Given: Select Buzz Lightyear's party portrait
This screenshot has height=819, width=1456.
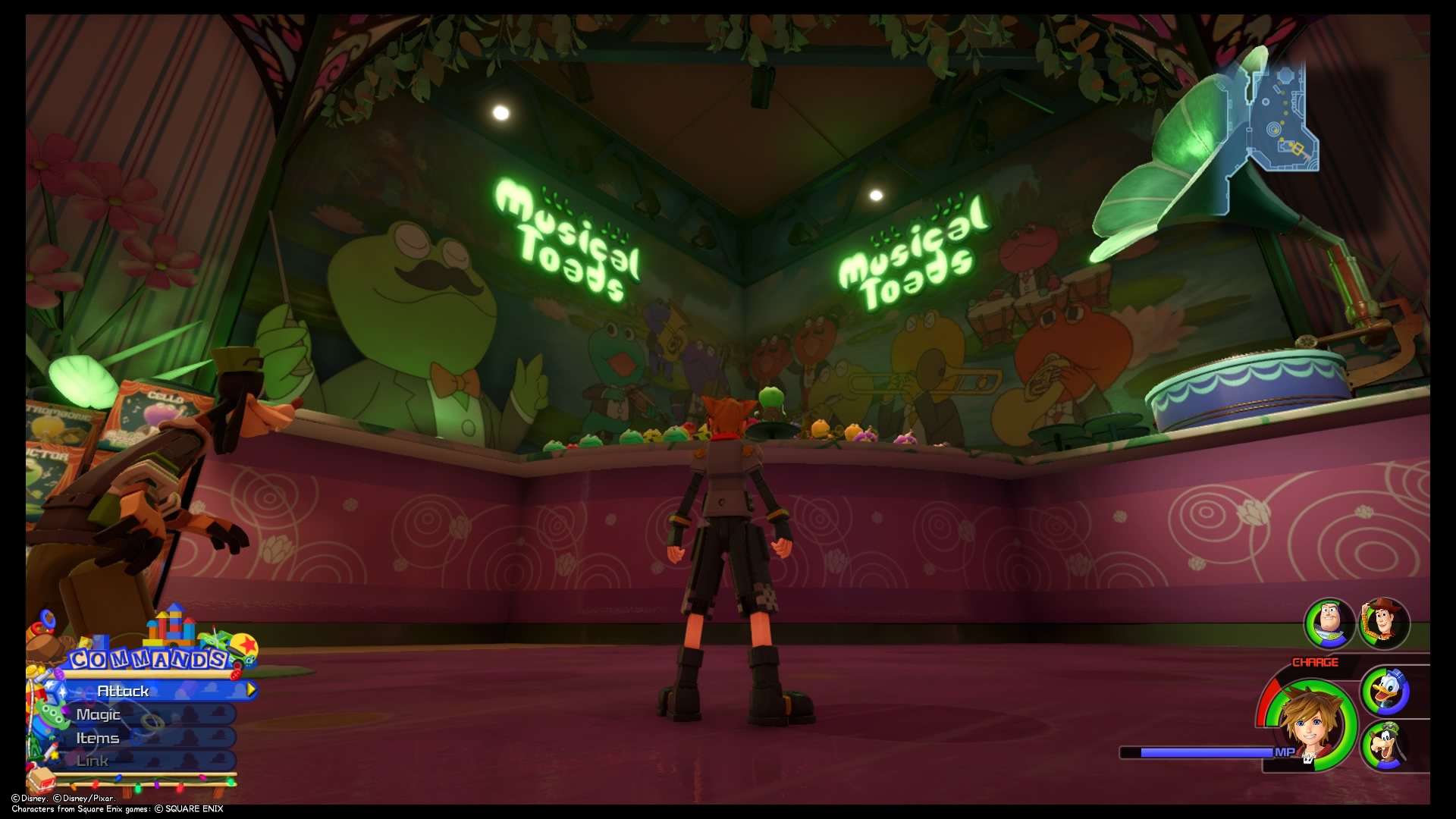Looking at the screenshot, I should tap(1327, 623).
